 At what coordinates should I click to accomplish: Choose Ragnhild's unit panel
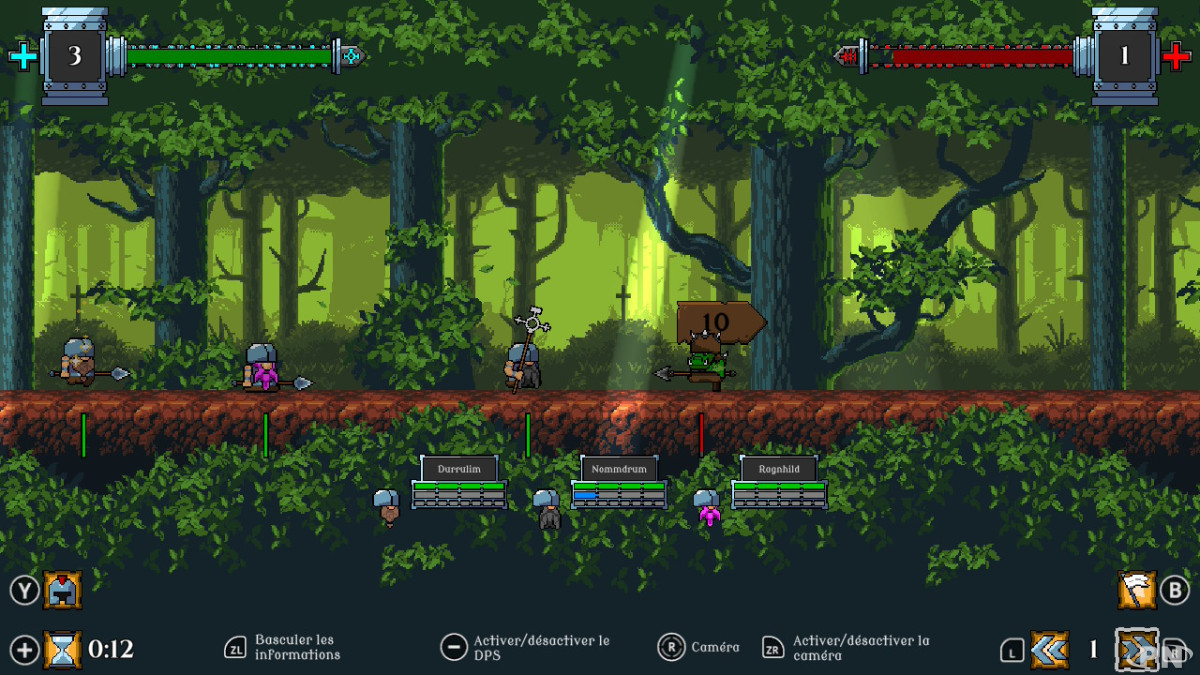778,482
